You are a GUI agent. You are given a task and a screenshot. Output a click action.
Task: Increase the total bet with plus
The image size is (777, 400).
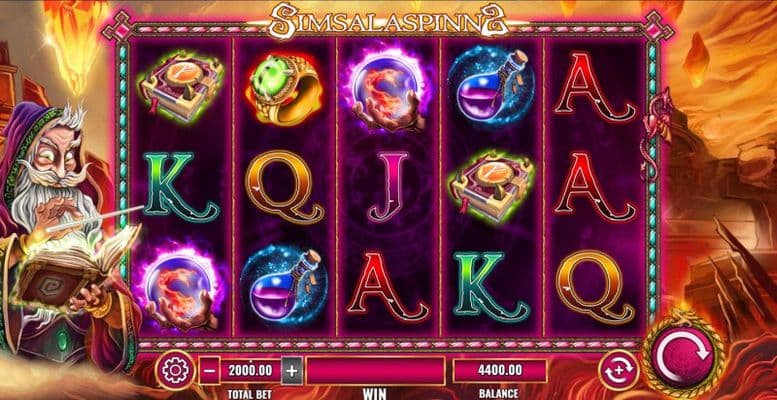click(x=291, y=370)
